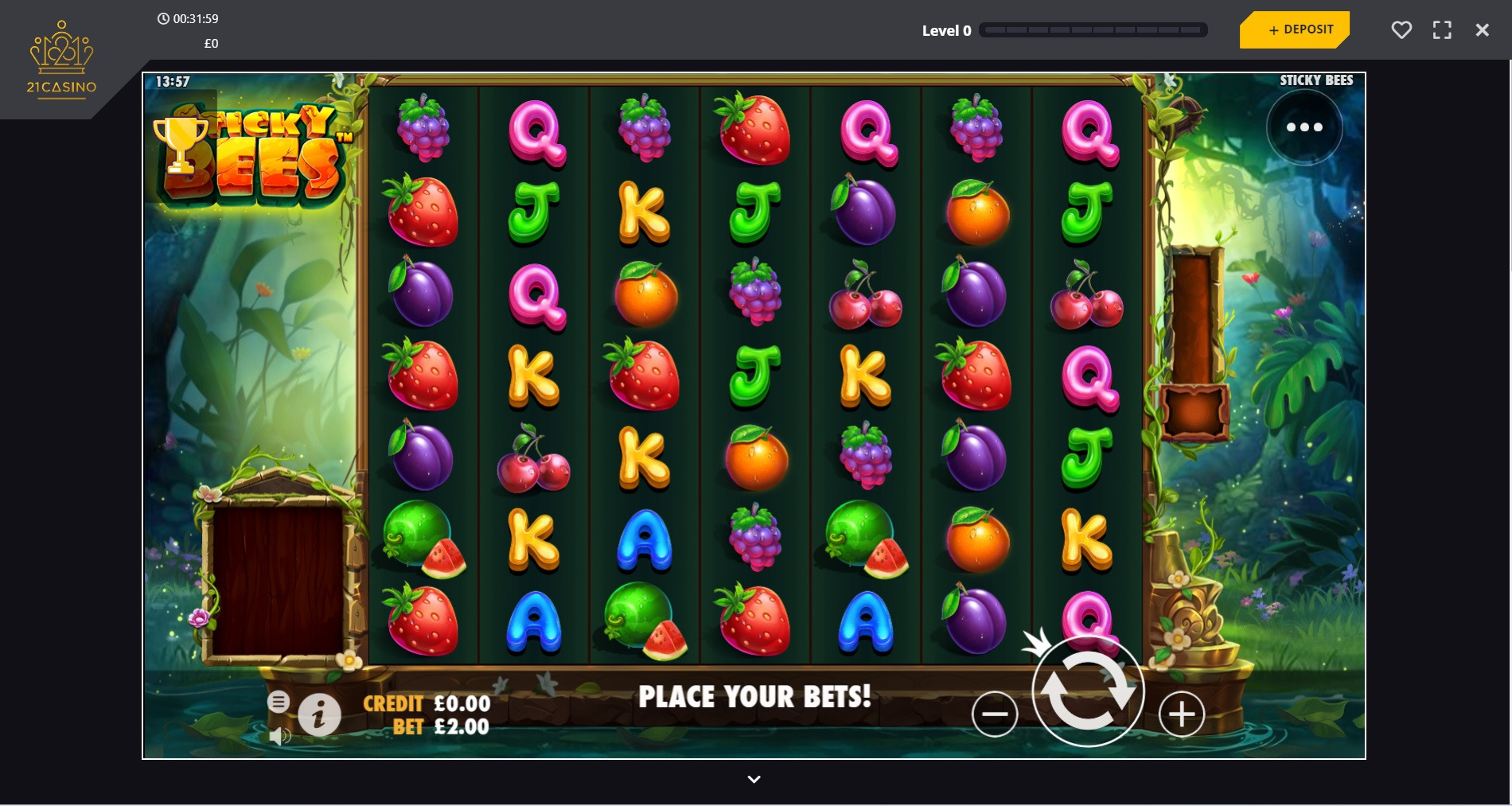Screen dimensions: 1512x806
Task: Click the £0 balance display
Action: [x=211, y=44]
